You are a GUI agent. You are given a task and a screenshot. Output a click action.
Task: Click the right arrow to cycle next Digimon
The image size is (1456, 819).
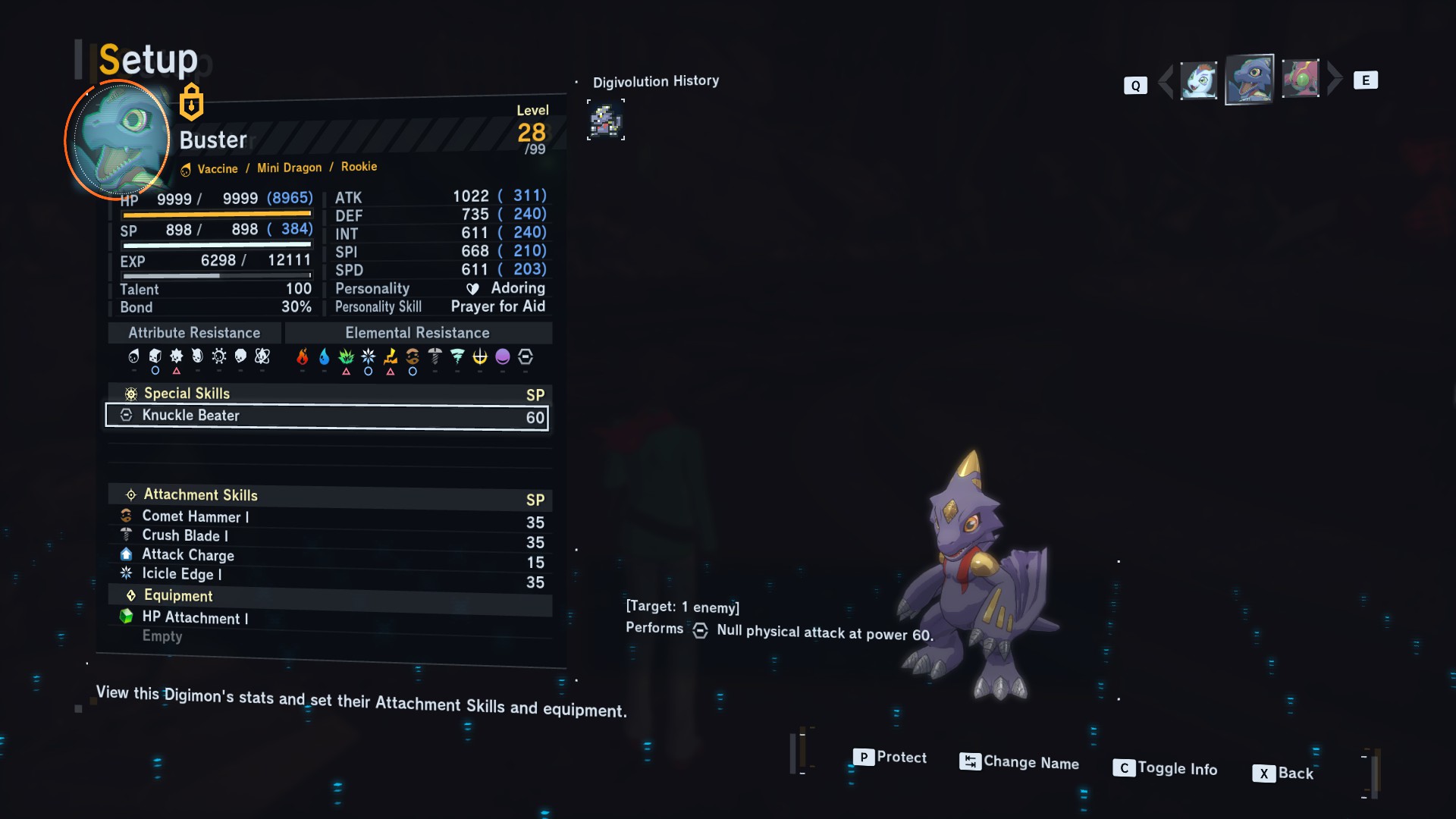pyautogui.click(x=1335, y=79)
